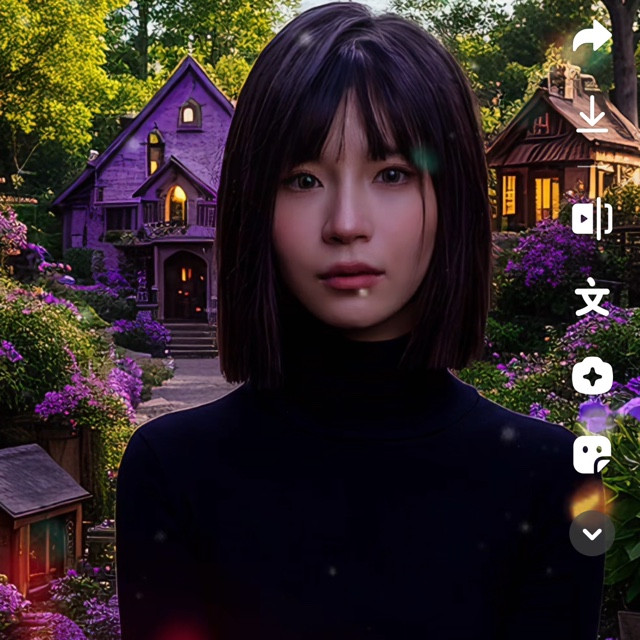
Task: Activate the sparkle enhance icon
Action: (x=592, y=376)
